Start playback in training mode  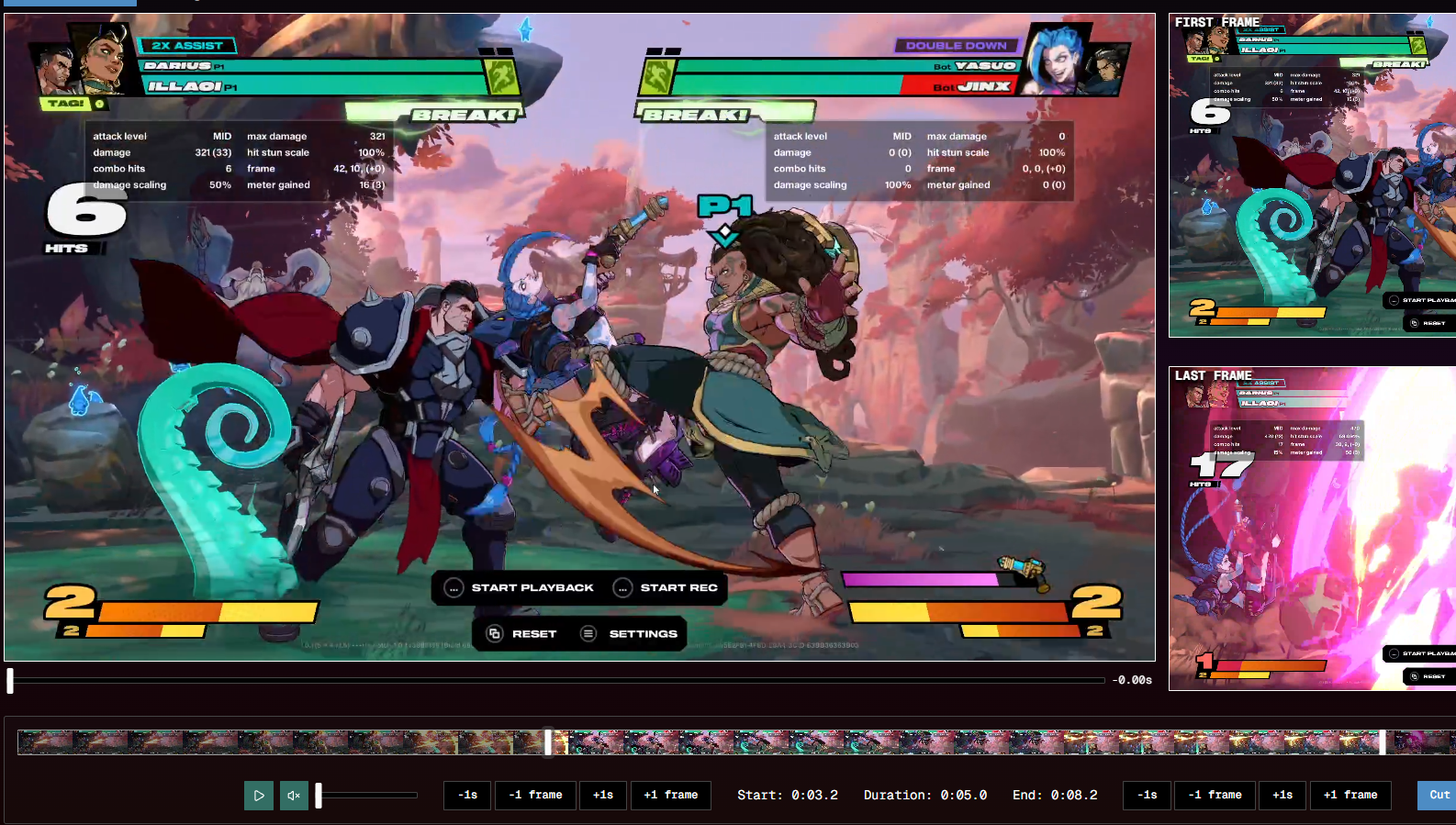pyautogui.click(x=520, y=587)
